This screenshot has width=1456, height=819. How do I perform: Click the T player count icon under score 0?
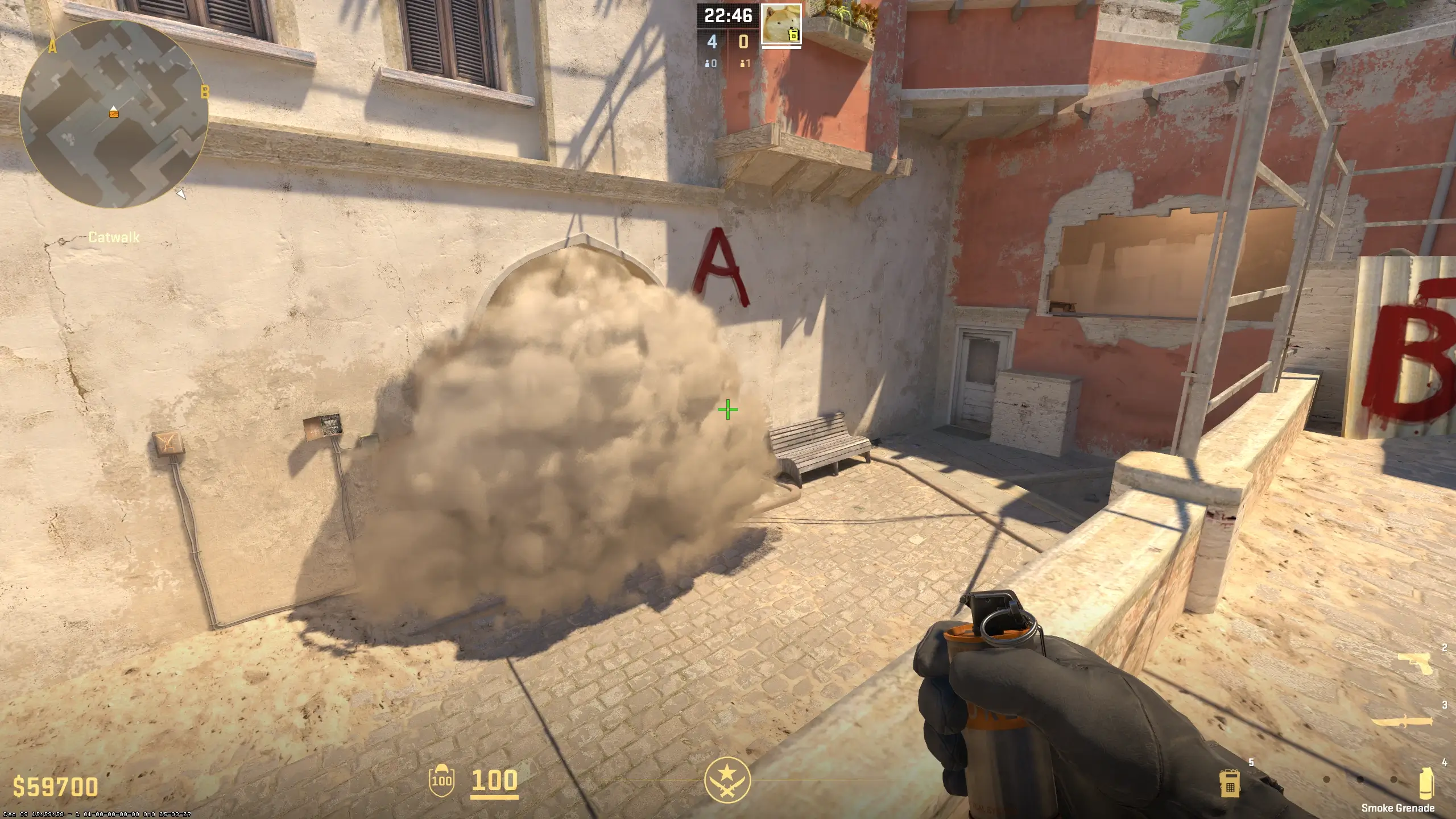[742, 64]
